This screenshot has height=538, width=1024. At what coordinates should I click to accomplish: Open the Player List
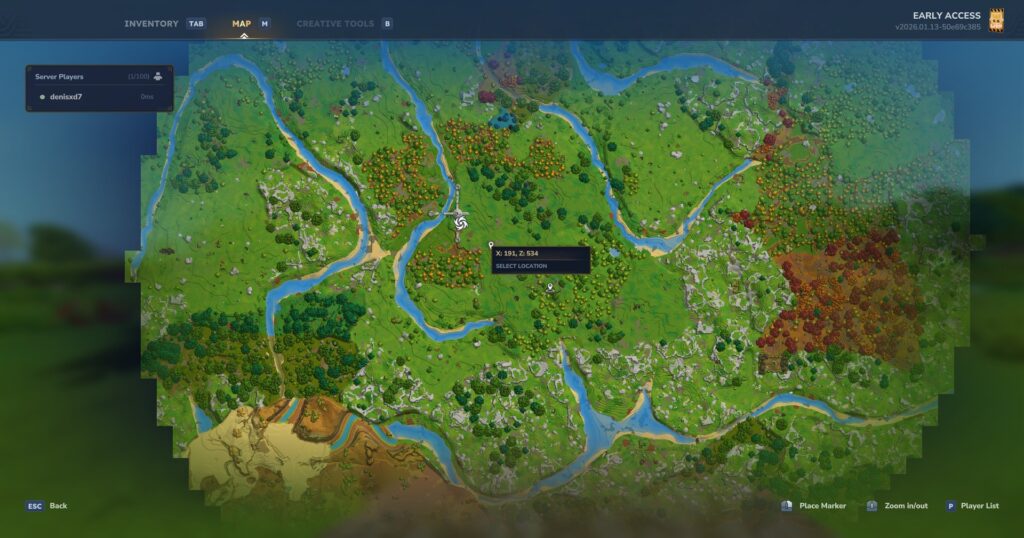click(978, 506)
